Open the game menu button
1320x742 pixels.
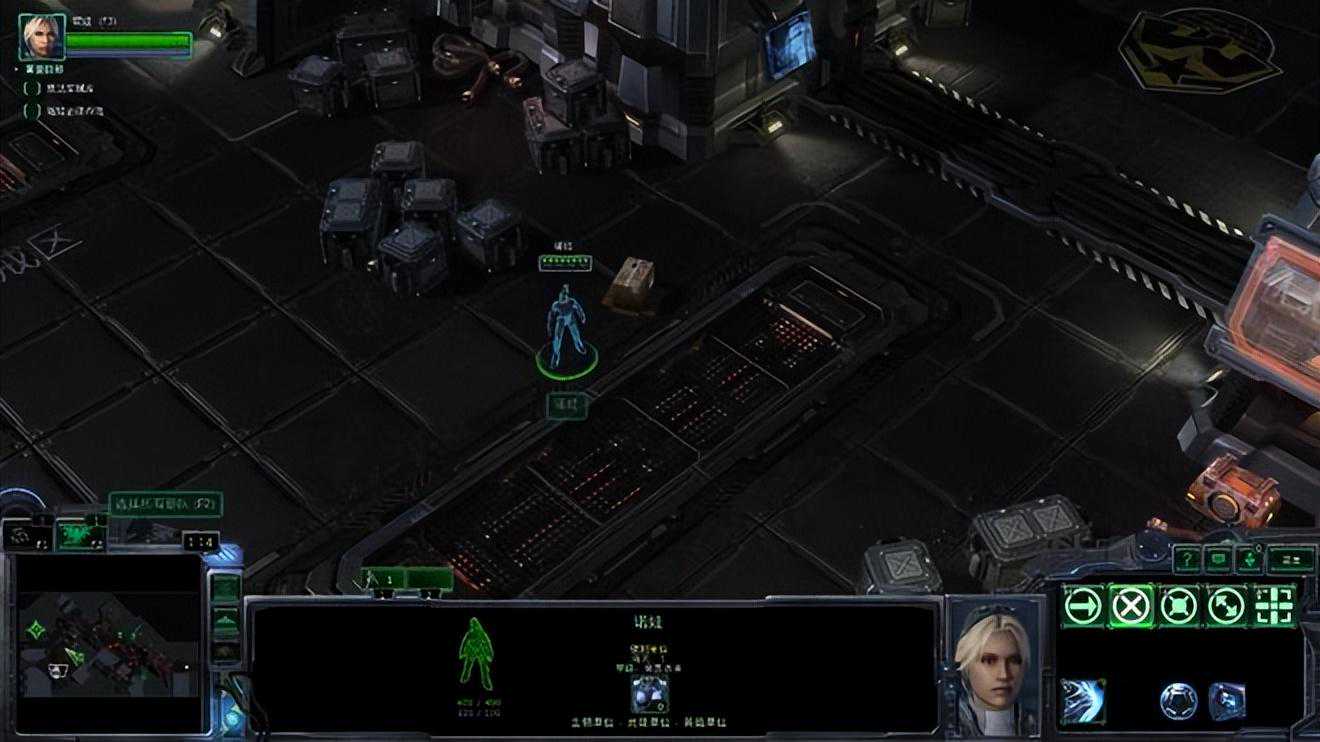tap(1291, 559)
